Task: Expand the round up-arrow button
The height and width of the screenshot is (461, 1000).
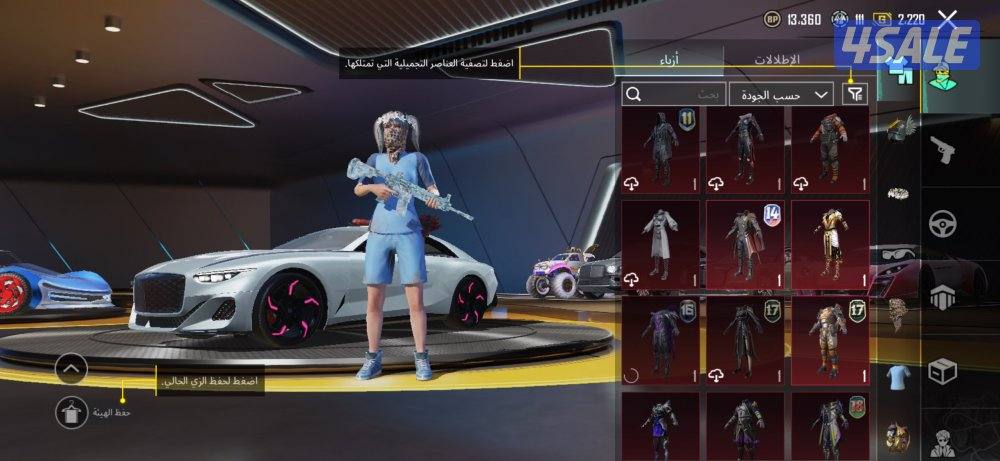Action: pyautogui.click(x=71, y=370)
